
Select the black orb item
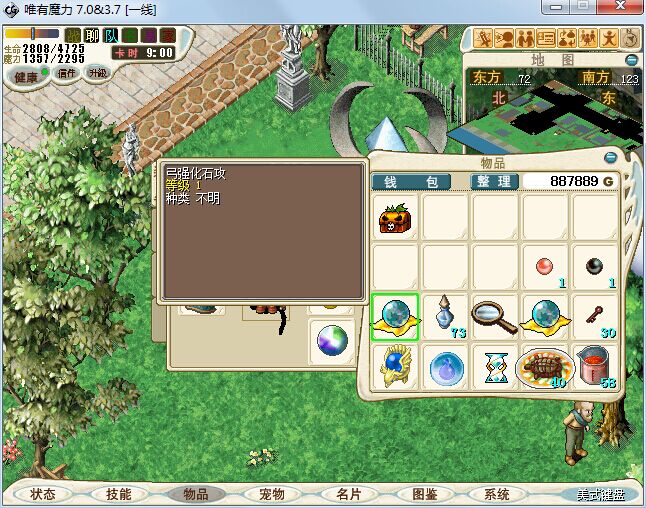tap(594, 267)
